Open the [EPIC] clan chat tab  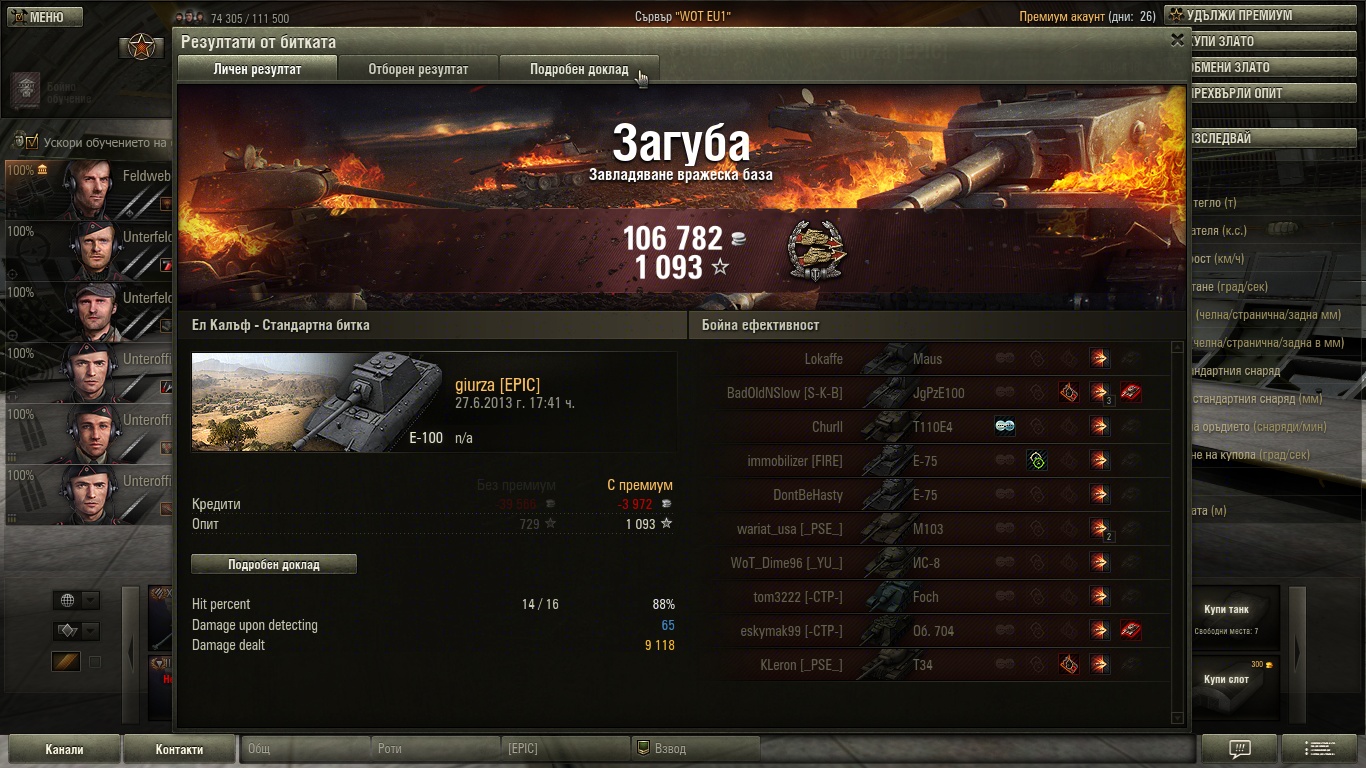564,749
